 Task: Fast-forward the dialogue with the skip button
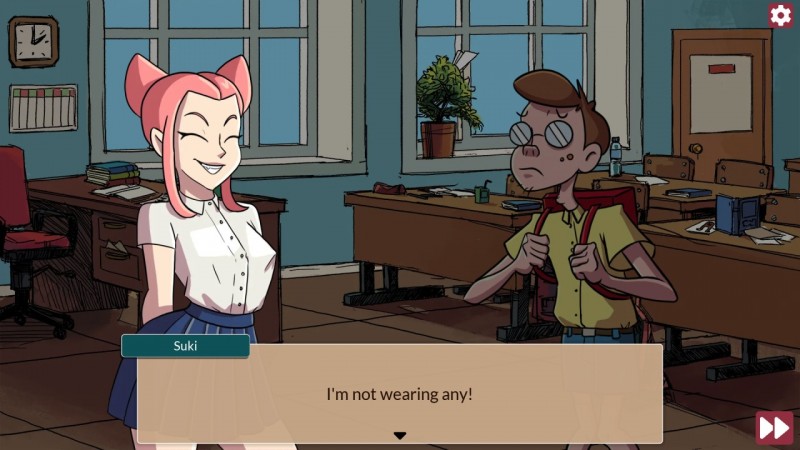tap(774, 427)
